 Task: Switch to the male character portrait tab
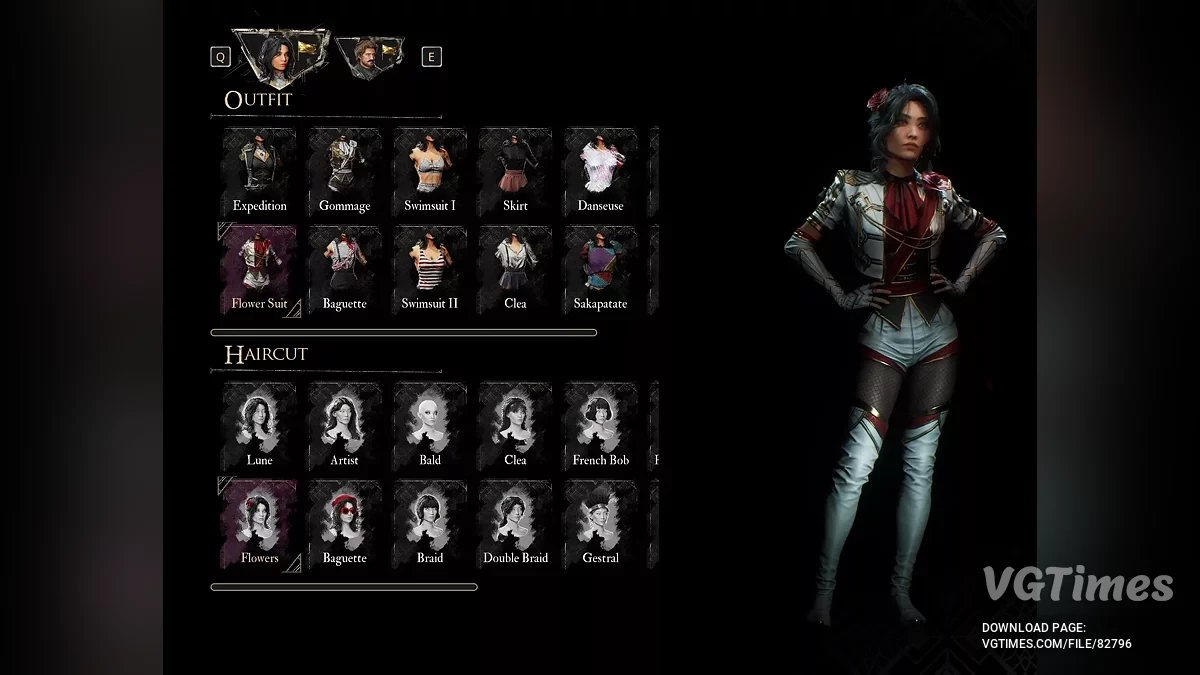coord(370,57)
